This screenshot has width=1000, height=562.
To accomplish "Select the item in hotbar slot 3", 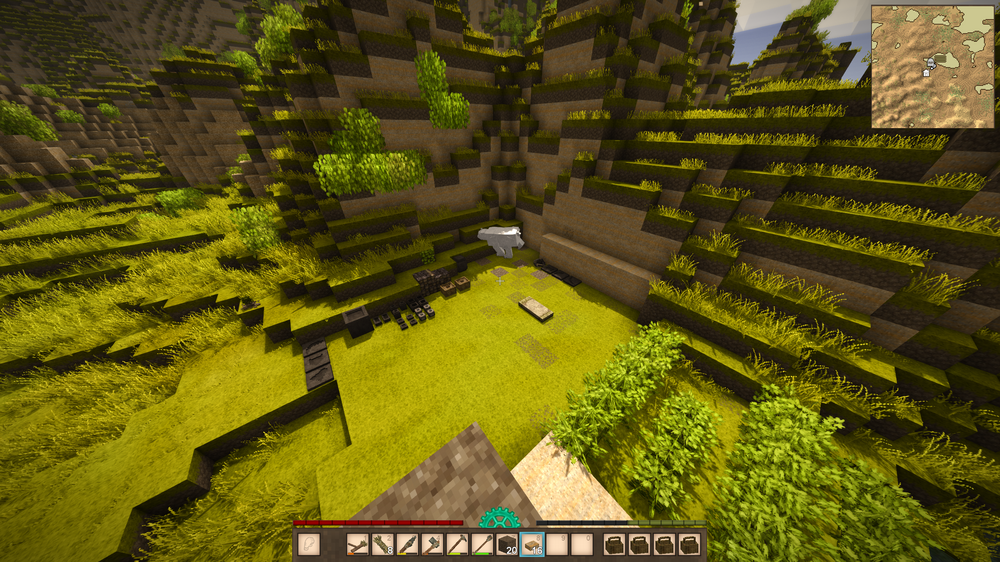I will point(408,544).
